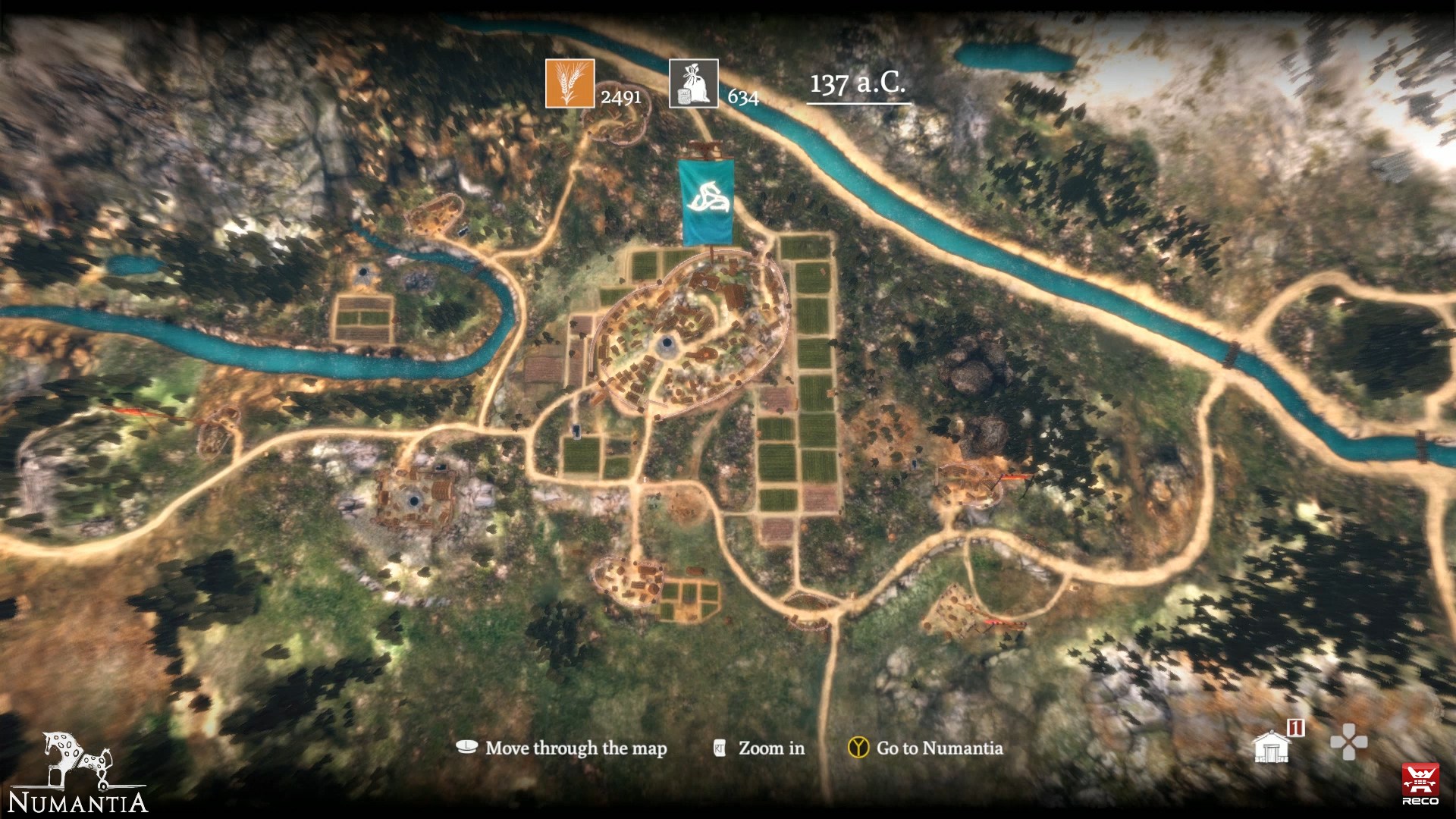Click the left stick icon before Move through the map
The image size is (1456, 819).
point(467,748)
